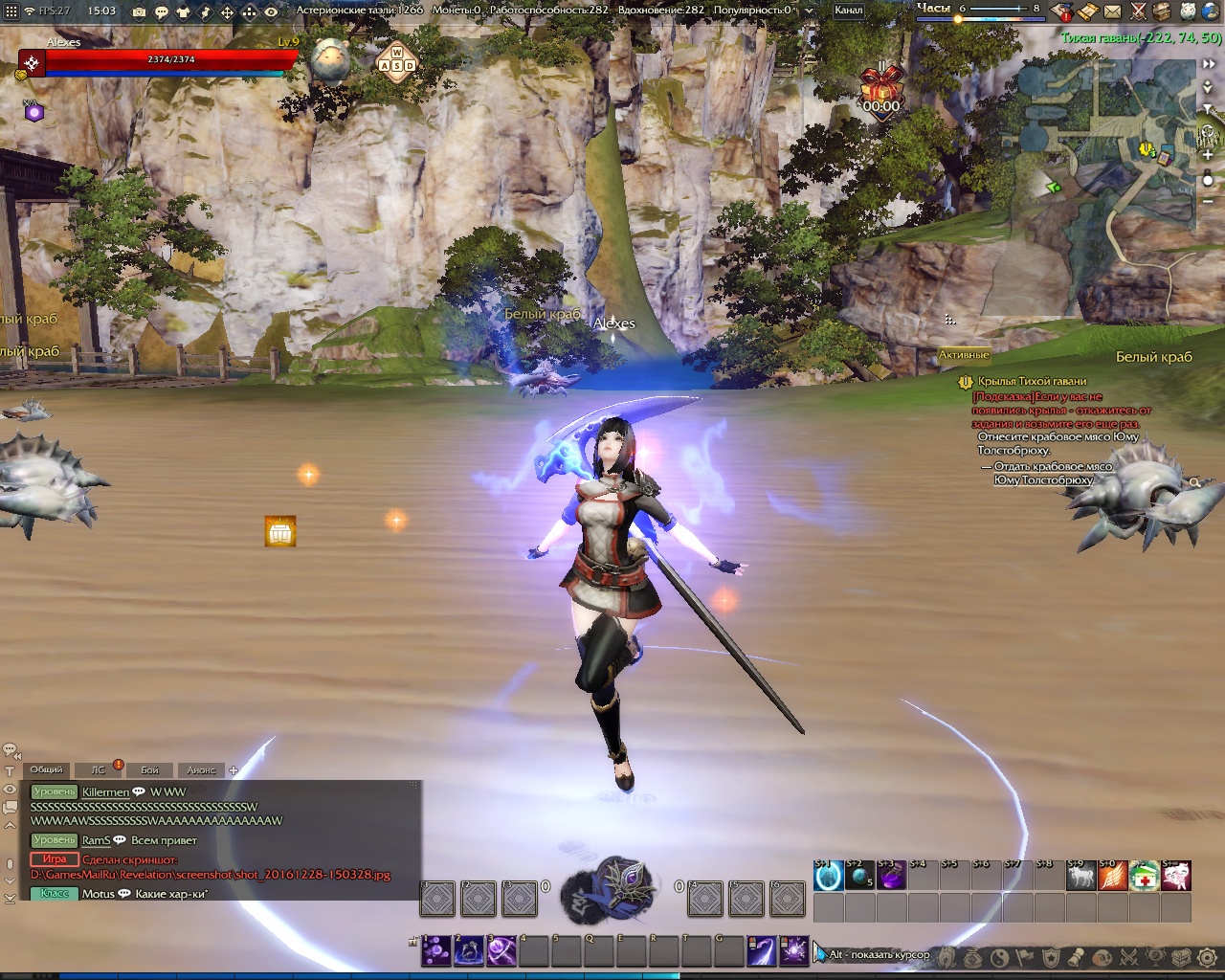Open the grid menu icon at top-left
Viewport: 1225px width, 980px height.
11,11
